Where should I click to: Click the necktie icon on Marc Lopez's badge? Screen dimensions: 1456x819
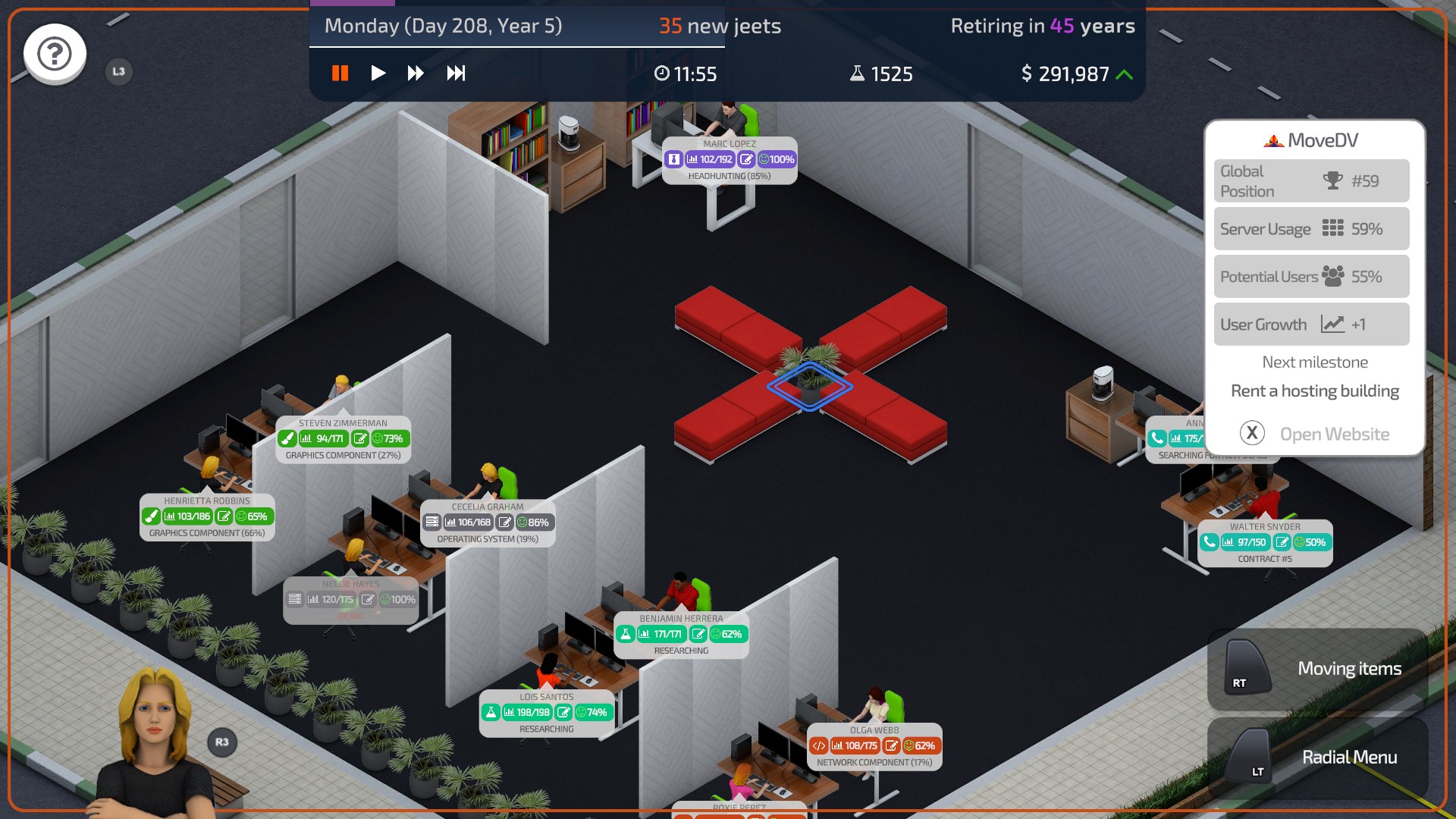(675, 160)
